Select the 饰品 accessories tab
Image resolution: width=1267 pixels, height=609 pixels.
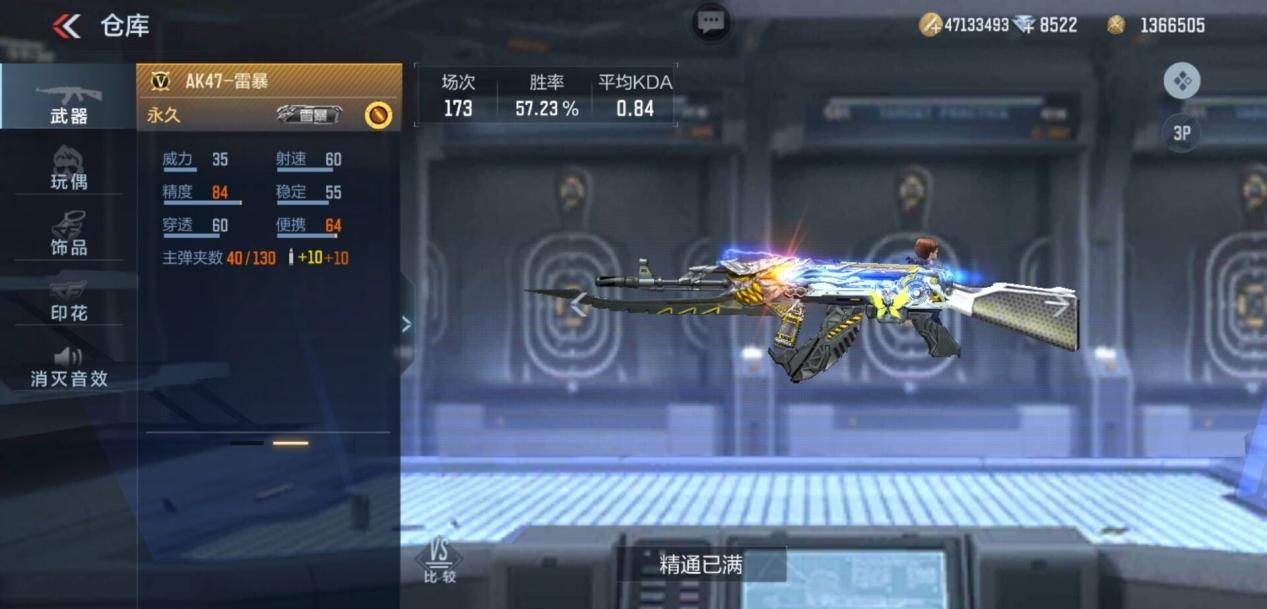(x=68, y=234)
